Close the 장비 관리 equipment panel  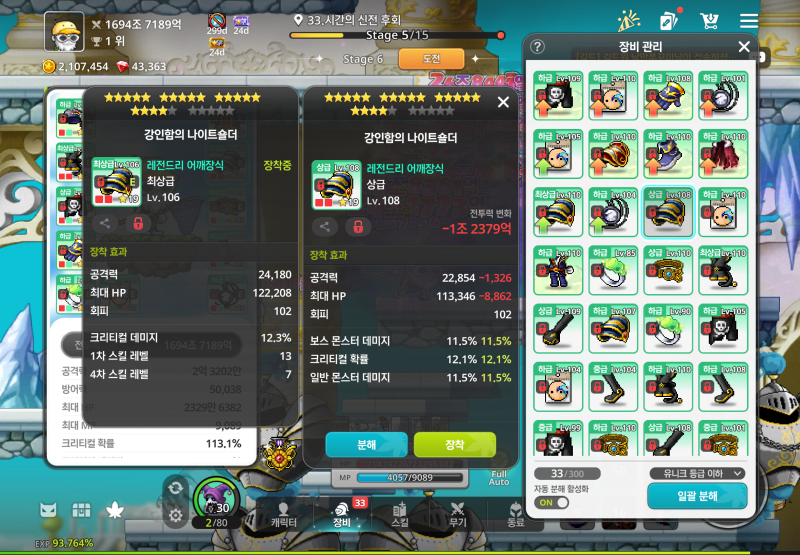743,47
